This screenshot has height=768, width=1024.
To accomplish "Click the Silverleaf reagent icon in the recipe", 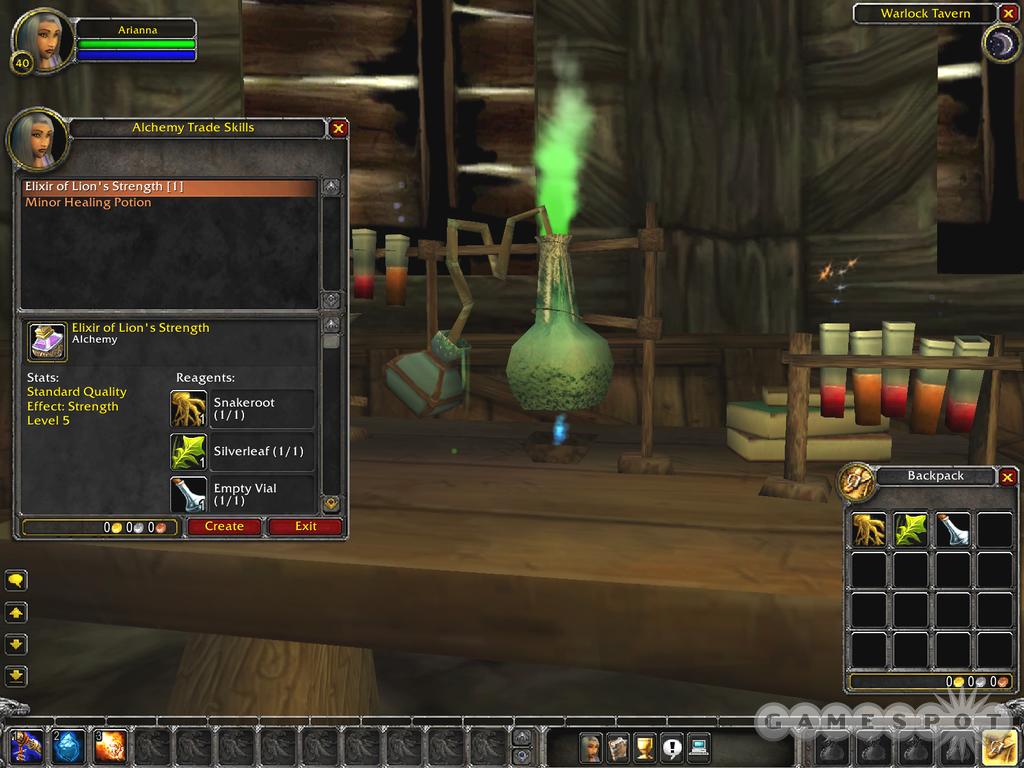I will pyautogui.click(x=189, y=452).
